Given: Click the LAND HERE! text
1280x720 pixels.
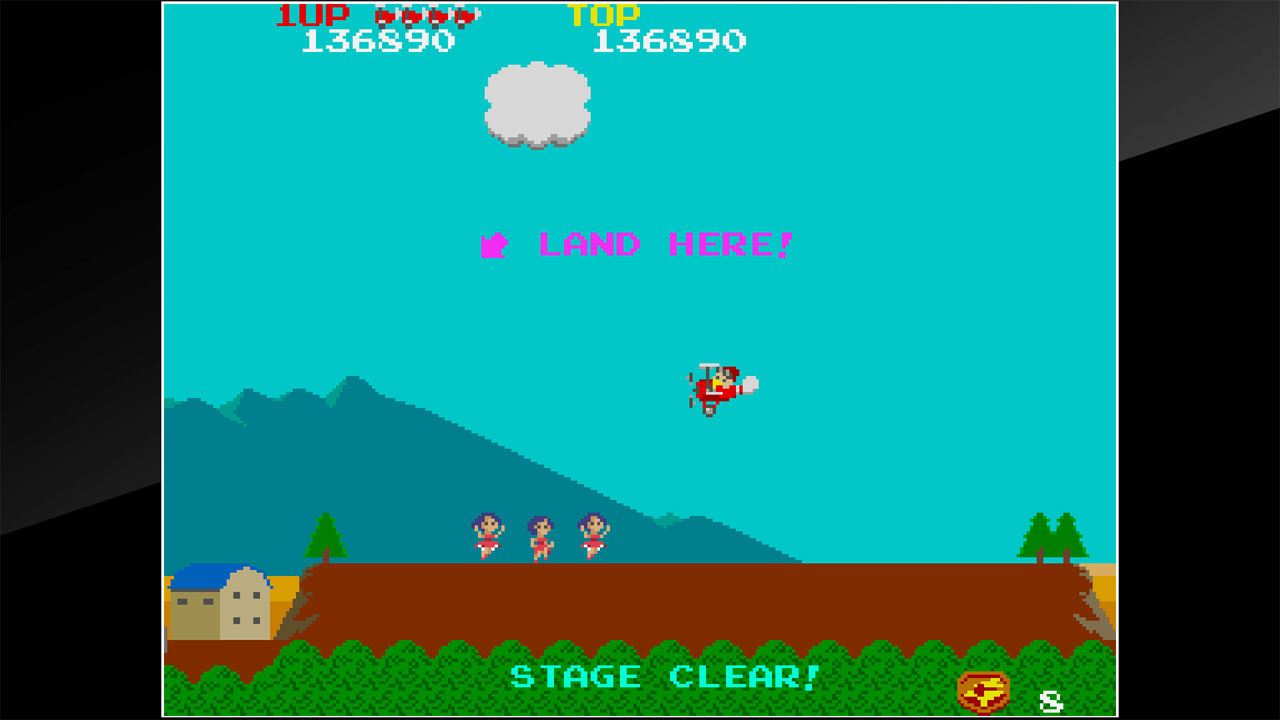Looking at the screenshot, I should 663,243.
